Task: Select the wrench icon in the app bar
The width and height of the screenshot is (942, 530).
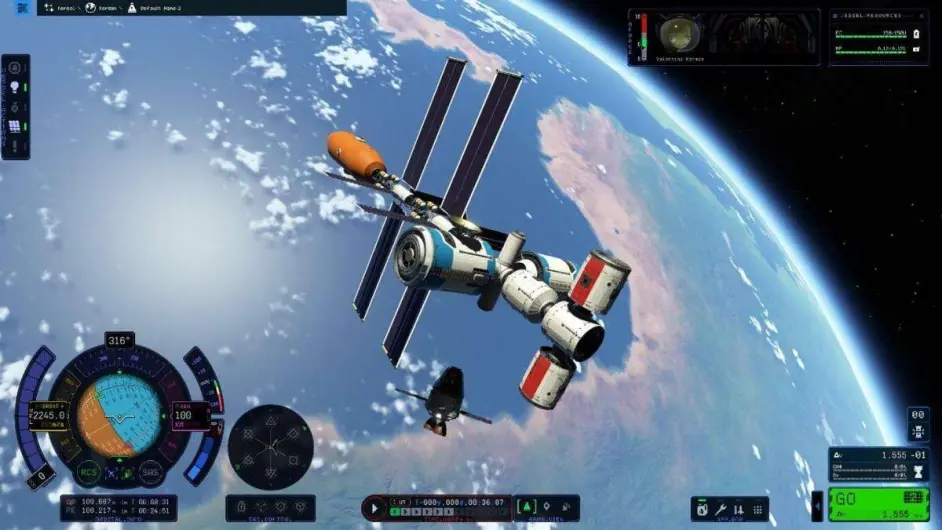Action: point(720,509)
